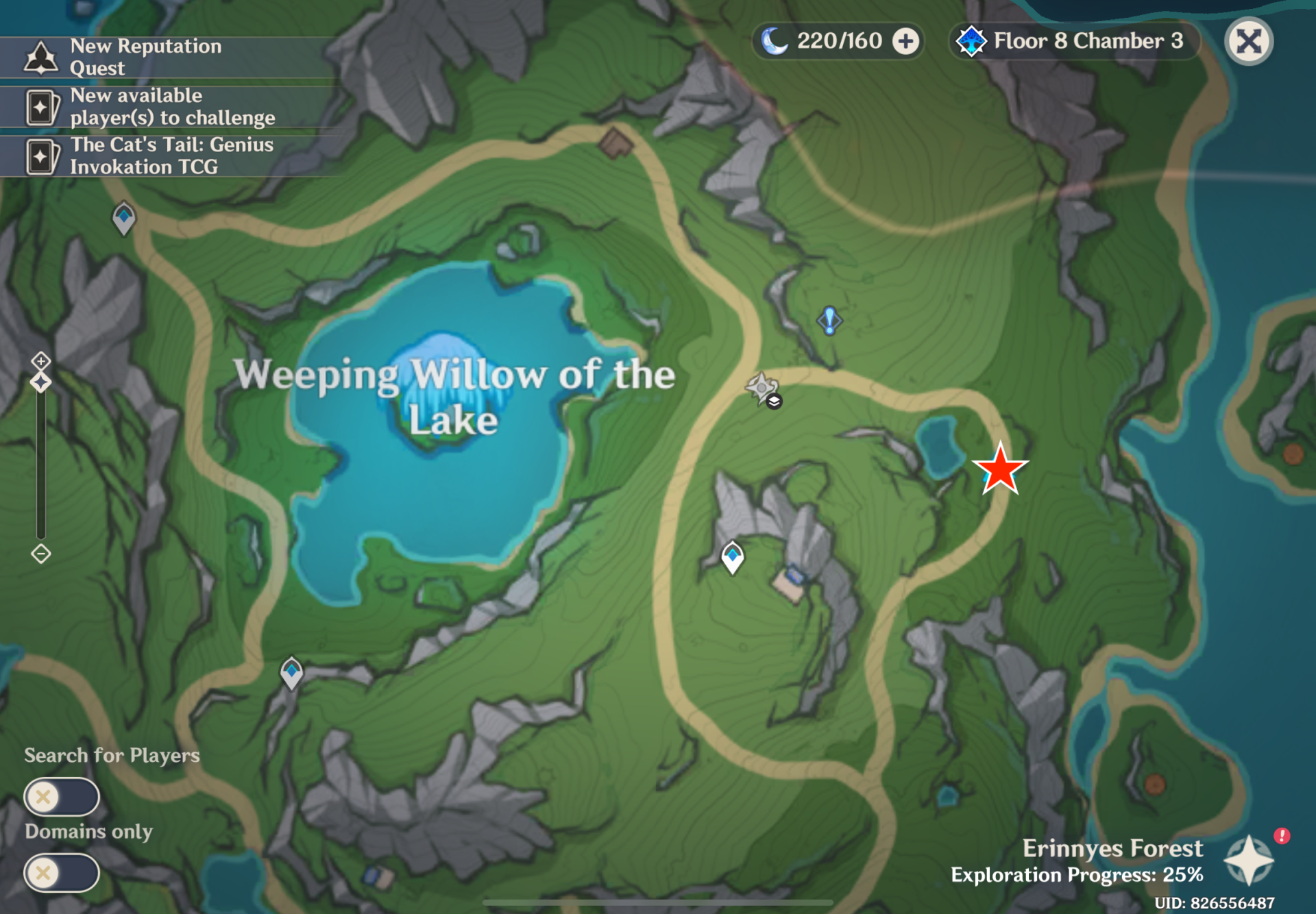Zoom in using the map plus button
The width and height of the screenshot is (1316, 914).
41,360
